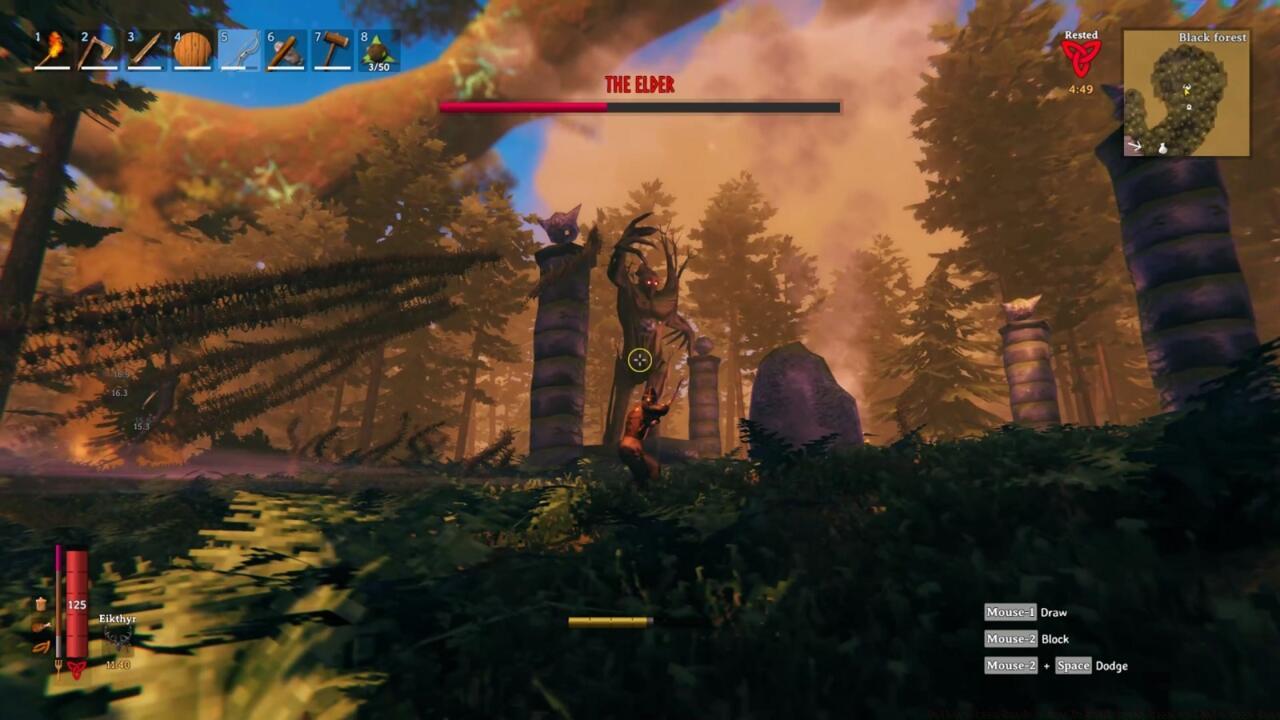Viewport: 1280px width, 720px height.
Task: Click the Mouse-1 Draw key hint
Action: pyautogui.click(x=1025, y=612)
